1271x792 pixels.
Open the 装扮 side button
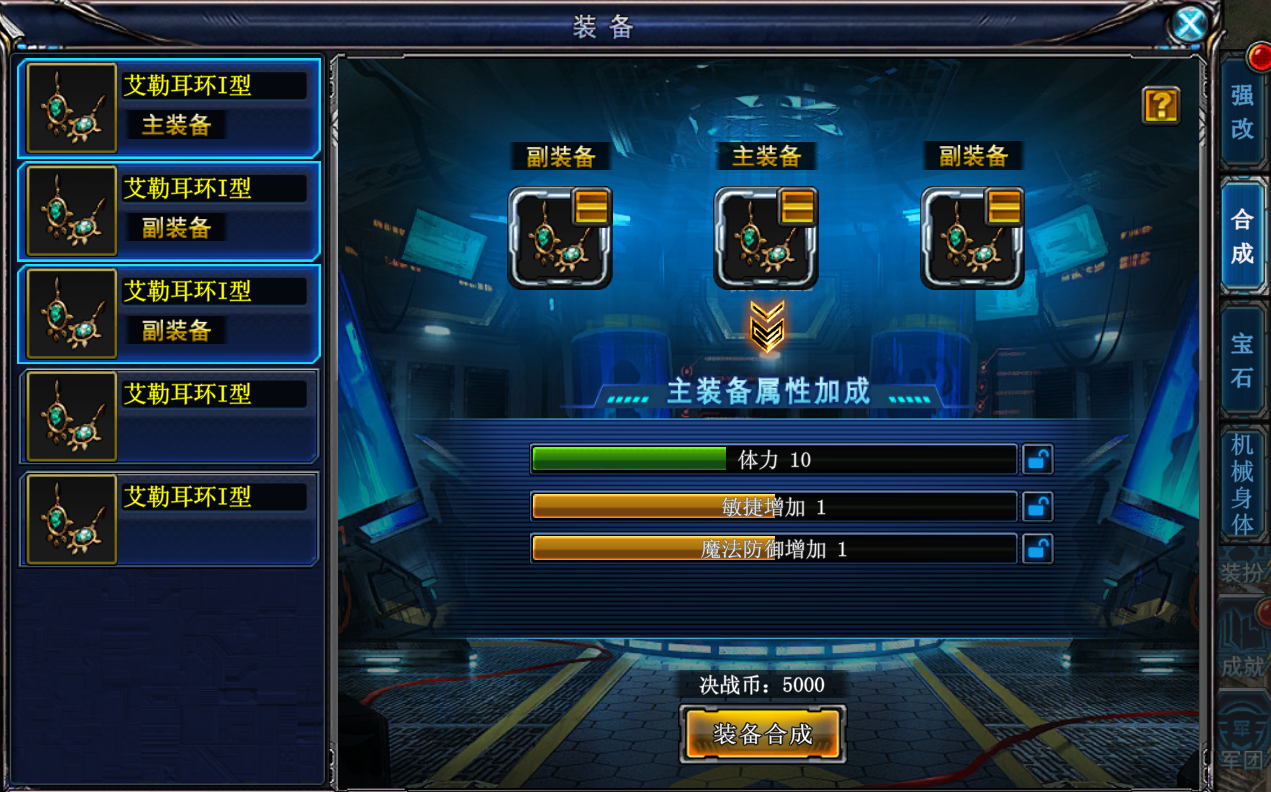point(1243,573)
